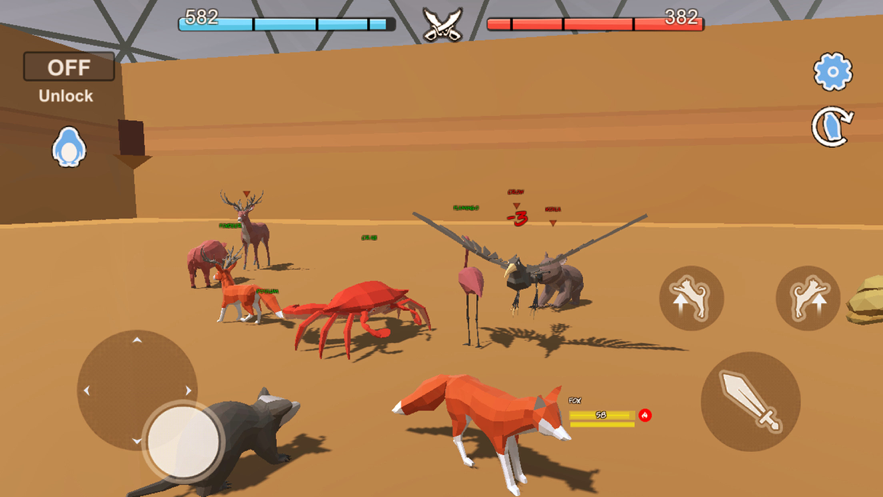Screen dimensions: 883x497
Task: Tap the virtual joystick knob
Action: click(x=183, y=441)
